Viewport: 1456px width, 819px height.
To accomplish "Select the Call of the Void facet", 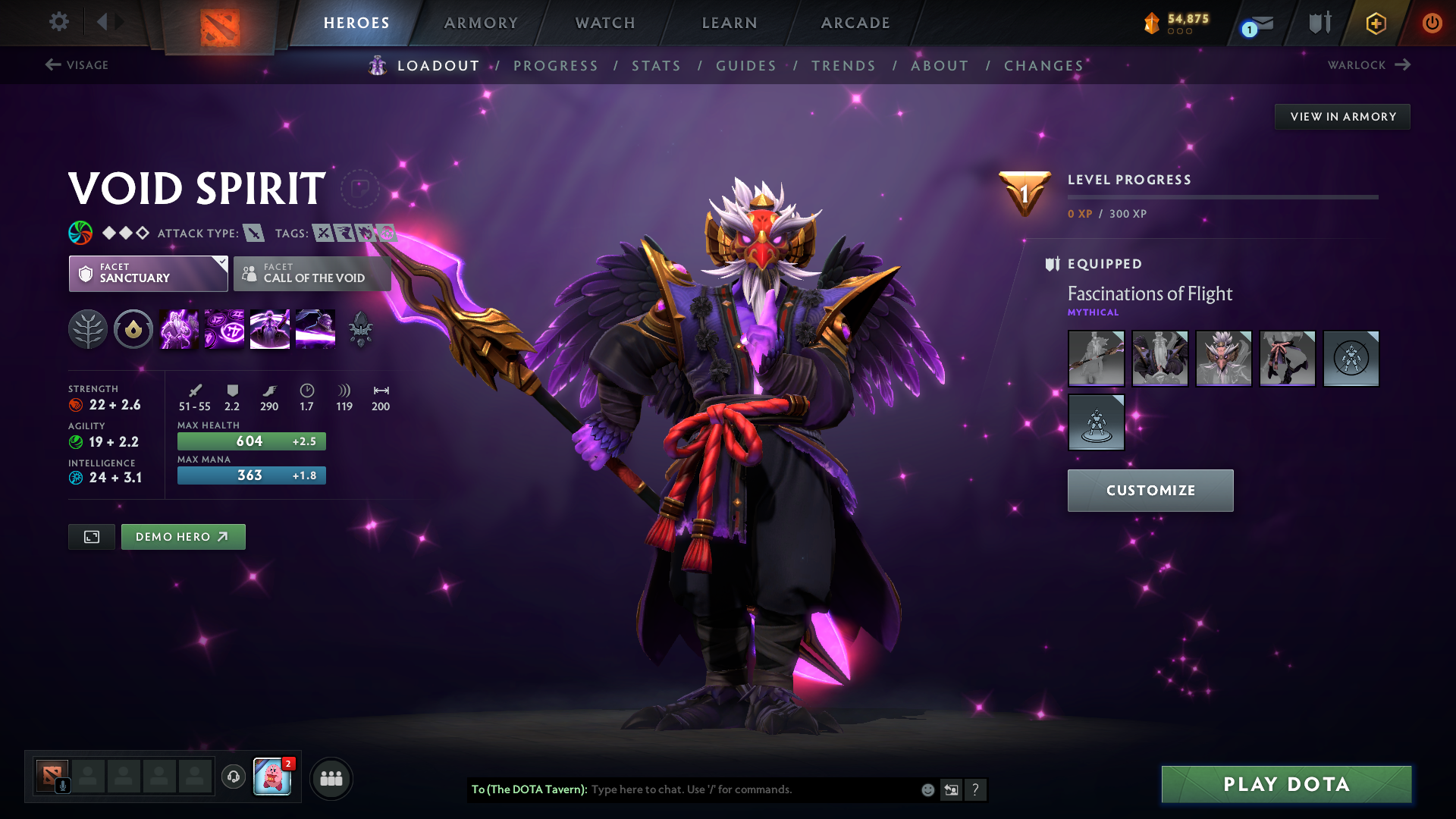I will [x=312, y=274].
